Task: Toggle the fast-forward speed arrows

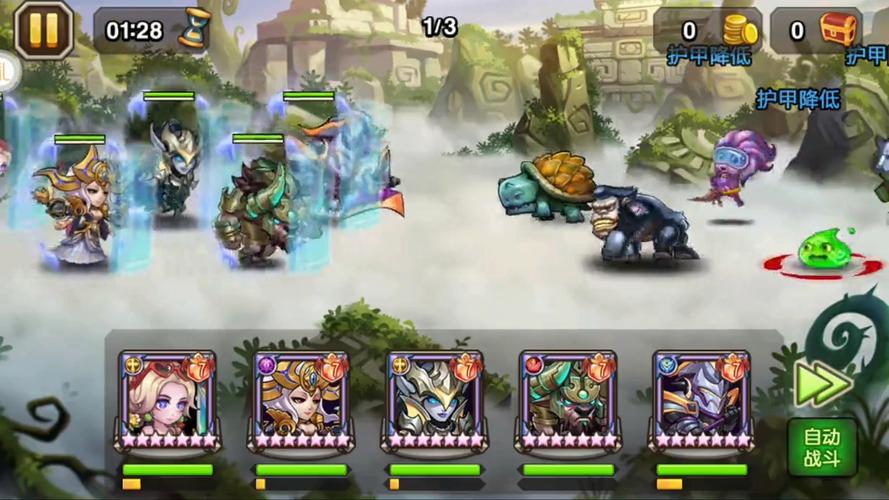Action: (x=823, y=383)
